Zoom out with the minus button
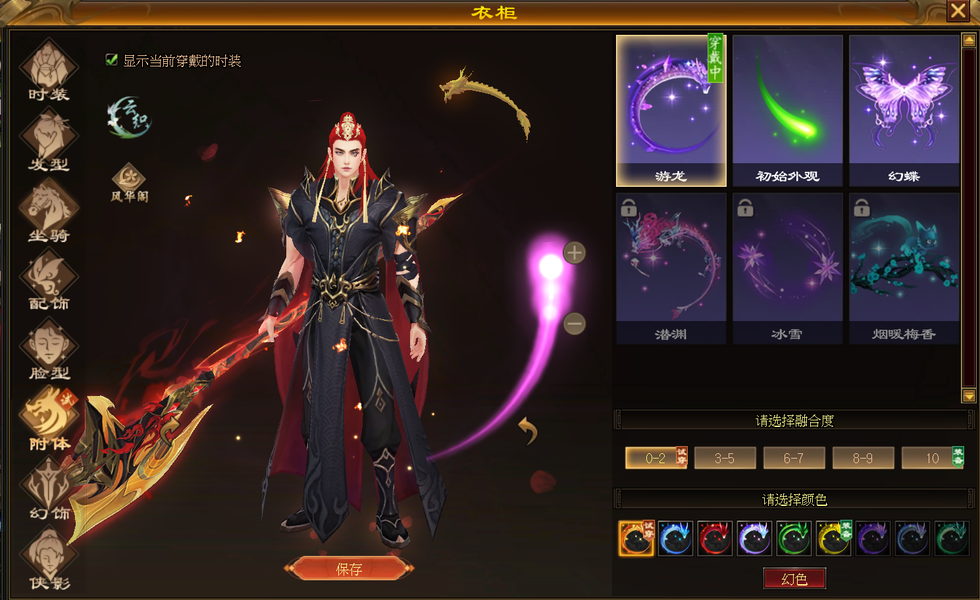 click(574, 324)
